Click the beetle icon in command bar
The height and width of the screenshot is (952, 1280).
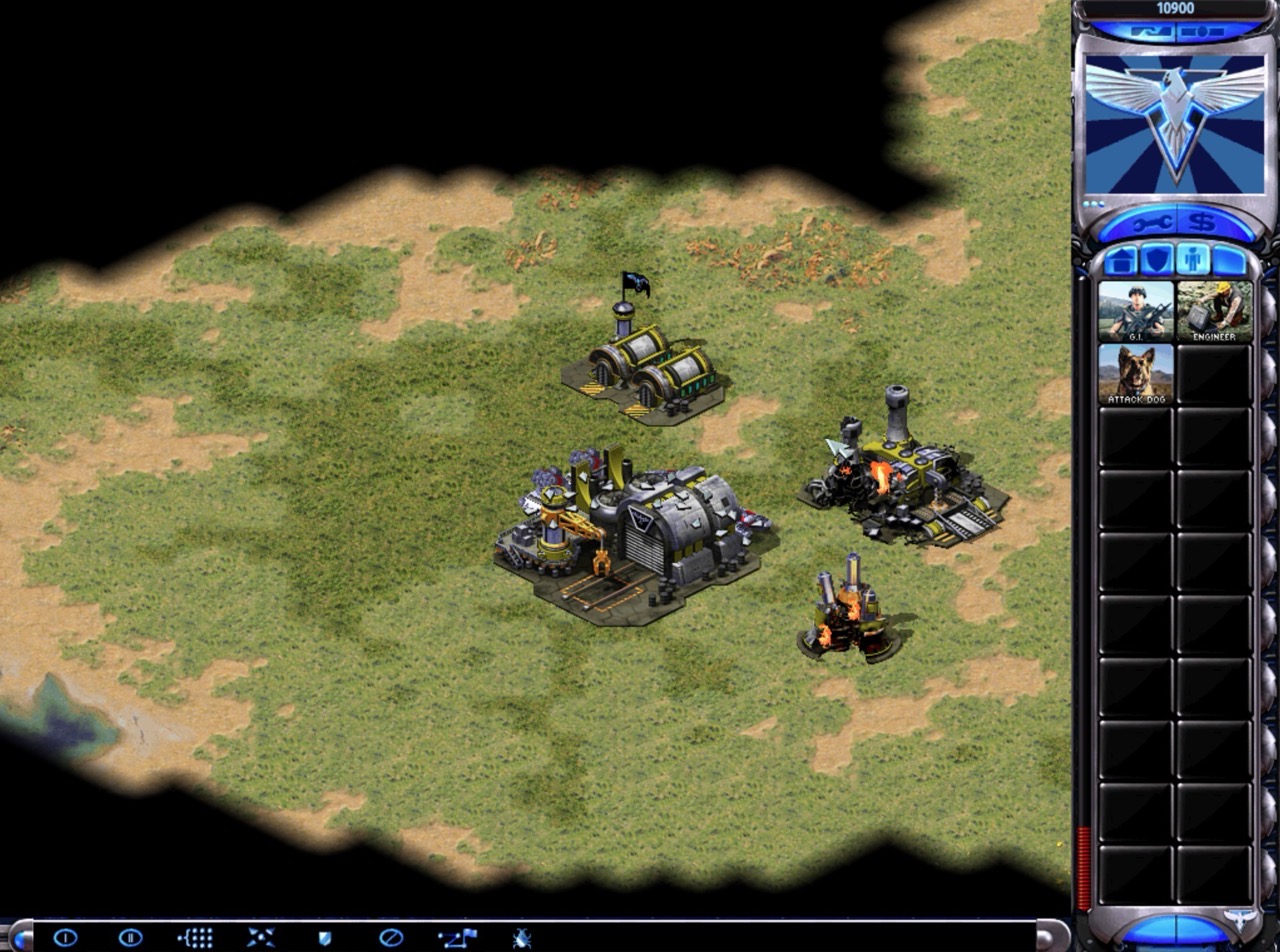coord(521,938)
